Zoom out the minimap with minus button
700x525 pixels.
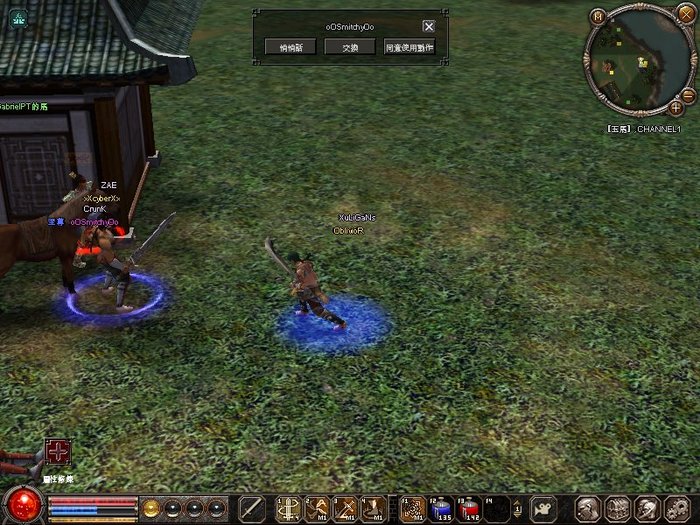(x=689, y=94)
